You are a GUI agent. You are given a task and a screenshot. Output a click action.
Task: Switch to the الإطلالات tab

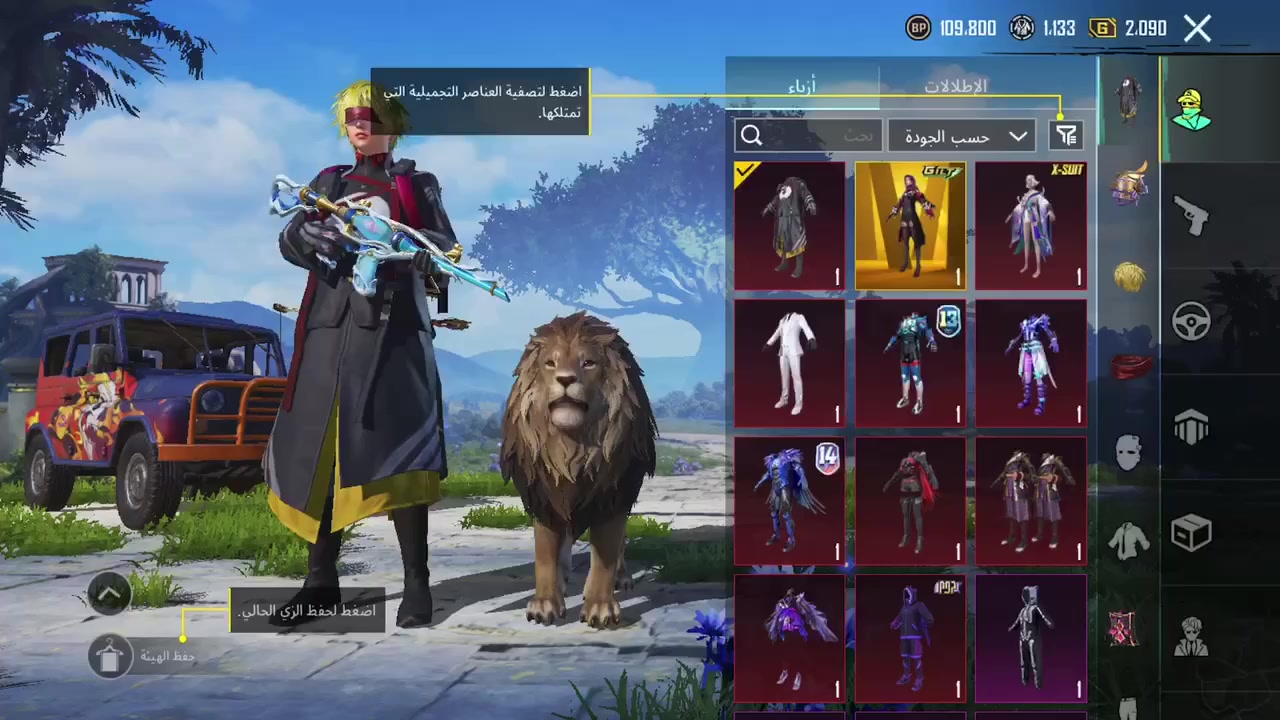pyautogui.click(x=955, y=86)
